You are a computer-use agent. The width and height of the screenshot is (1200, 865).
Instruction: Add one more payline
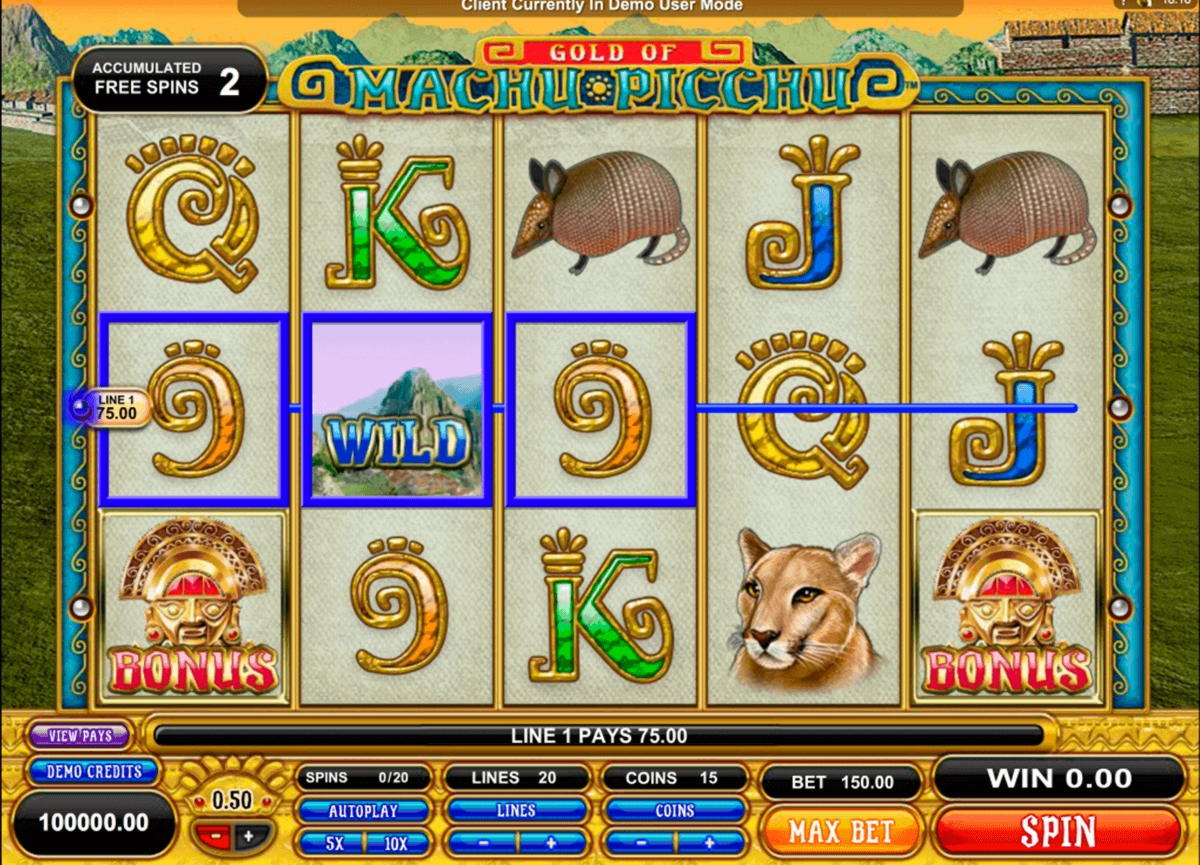pyautogui.click(x=551, y=843)
